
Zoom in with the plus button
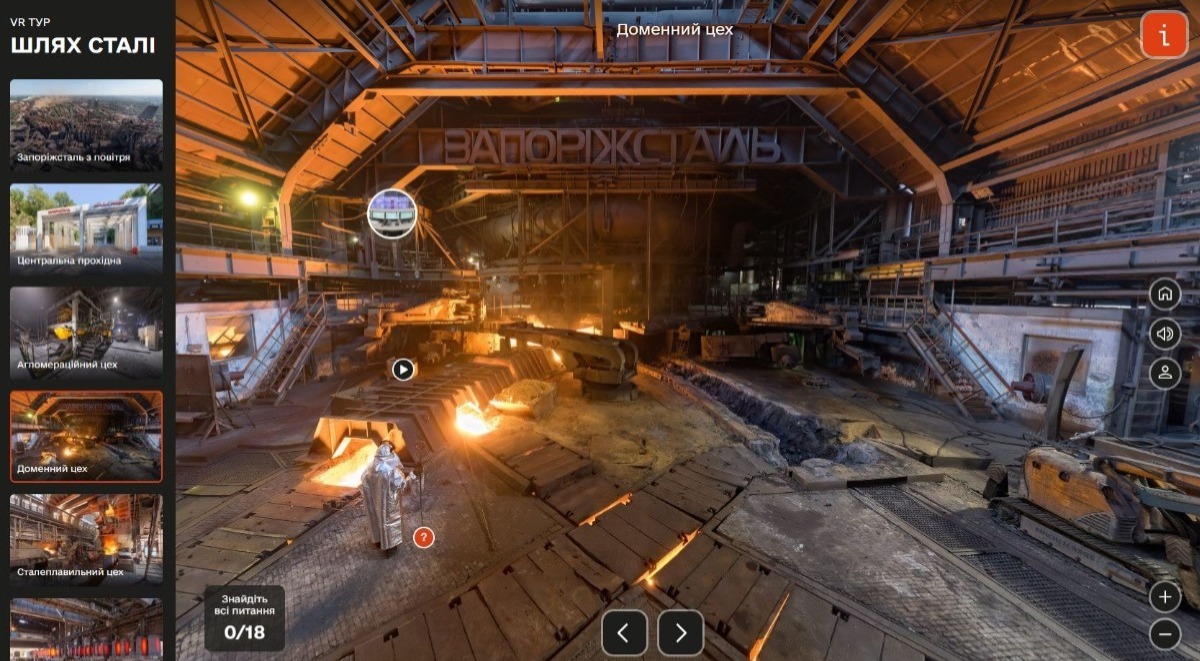(x=1164, y=597)
